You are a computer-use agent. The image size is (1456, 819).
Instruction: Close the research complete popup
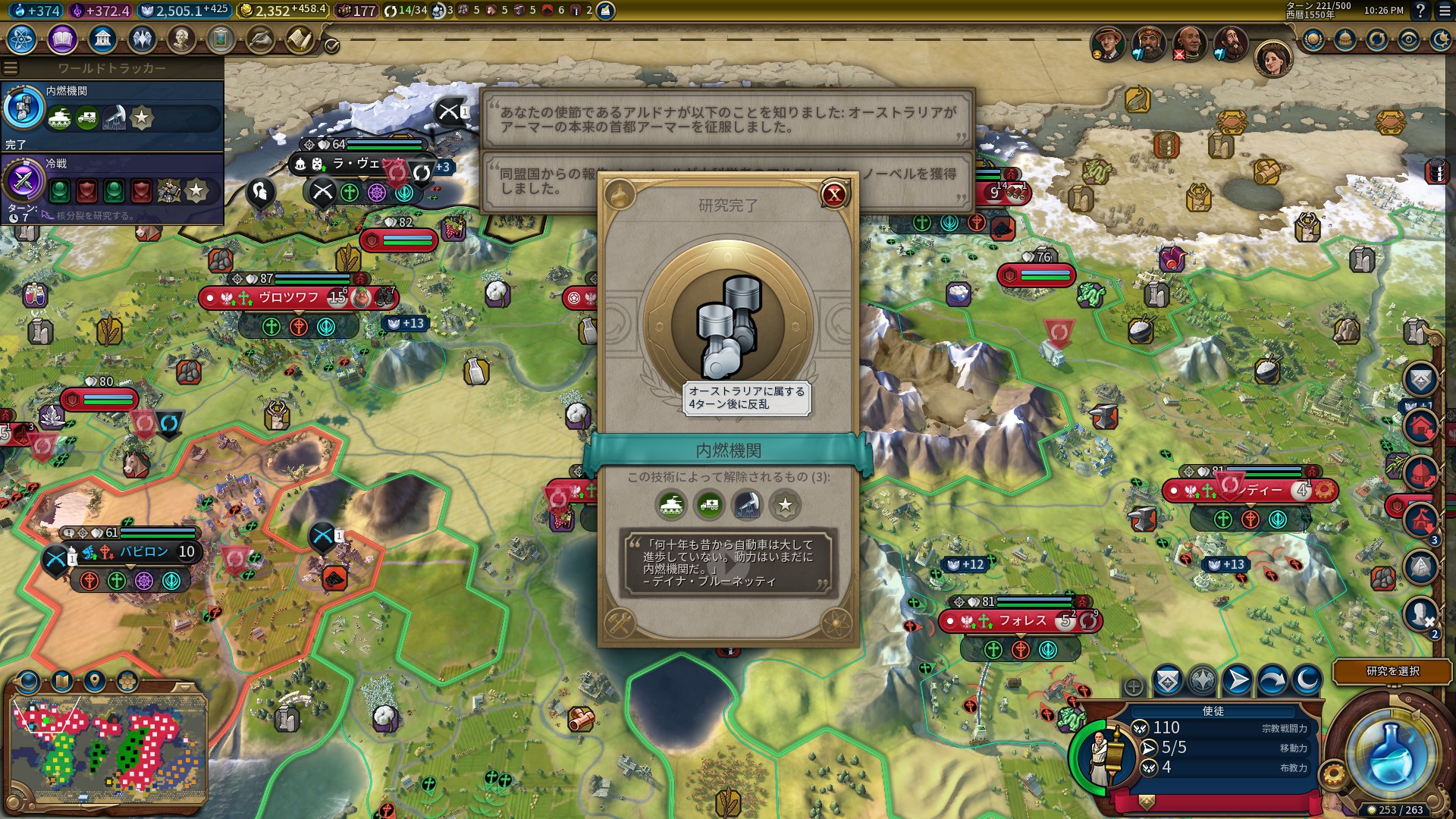pos(834,195)
